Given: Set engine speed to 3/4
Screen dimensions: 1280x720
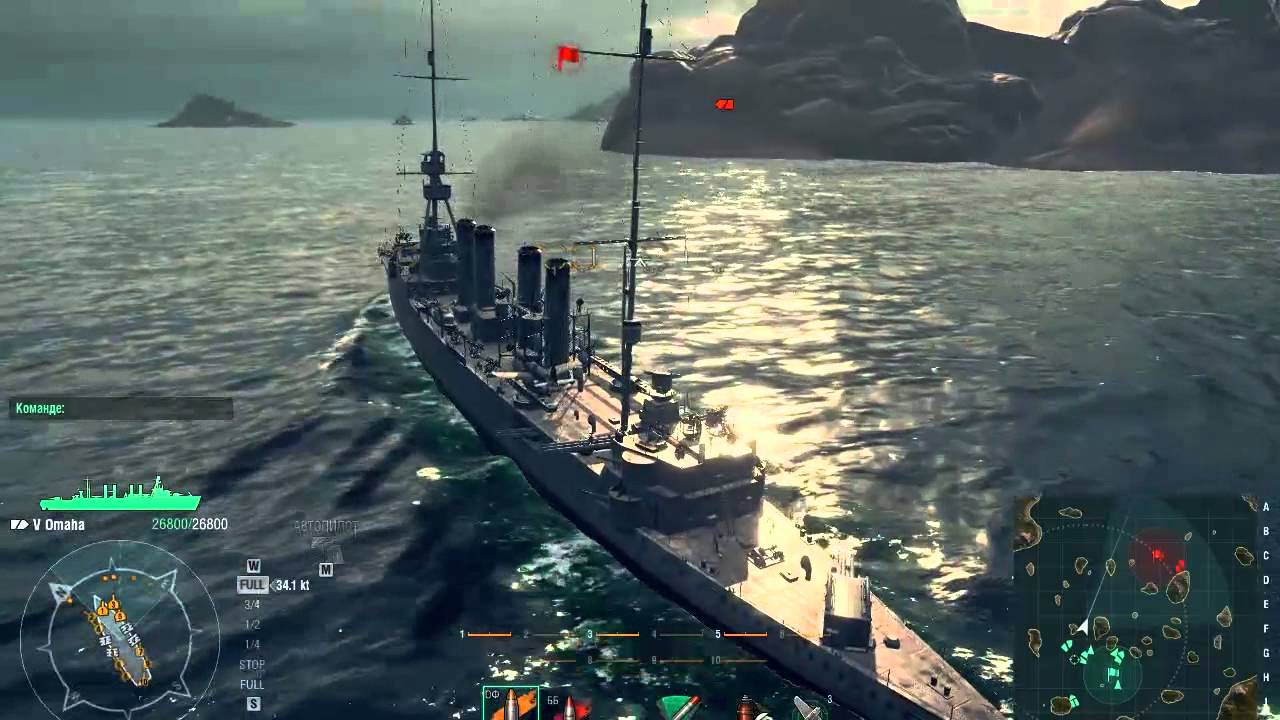Looking at the screenshot, I should pyautogui.click(x=251, y=604).
